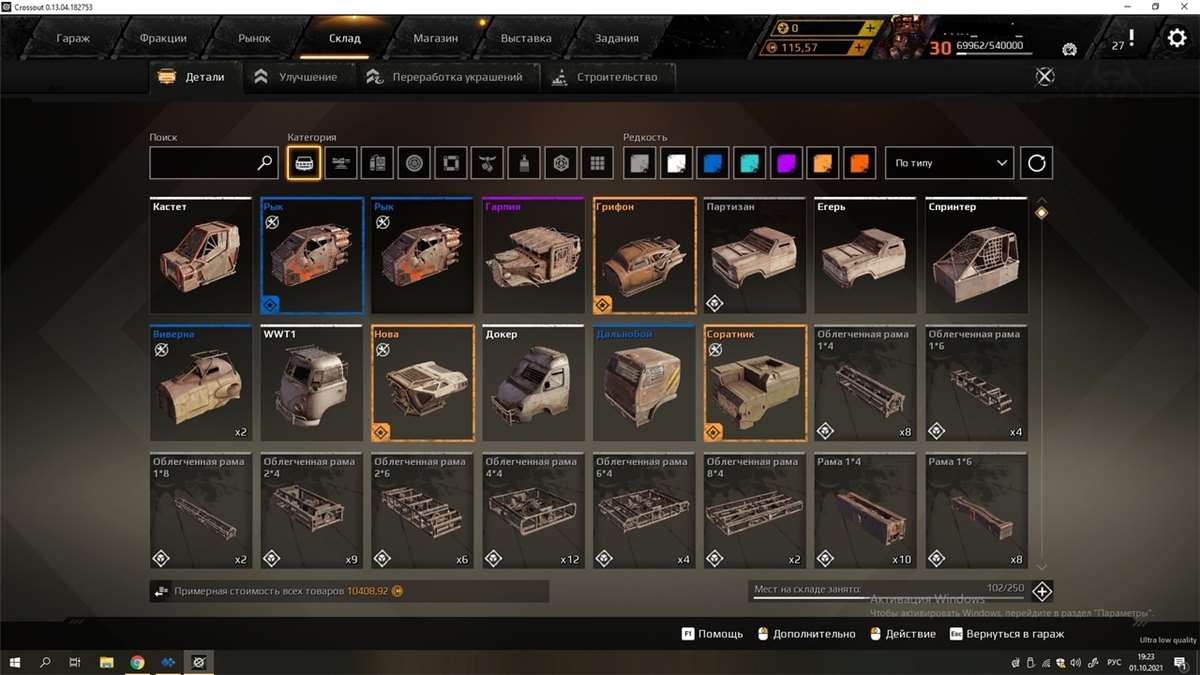Select the Кастет cabin slot
This screenshot has height=675, width=1200.
pos(201,256)
